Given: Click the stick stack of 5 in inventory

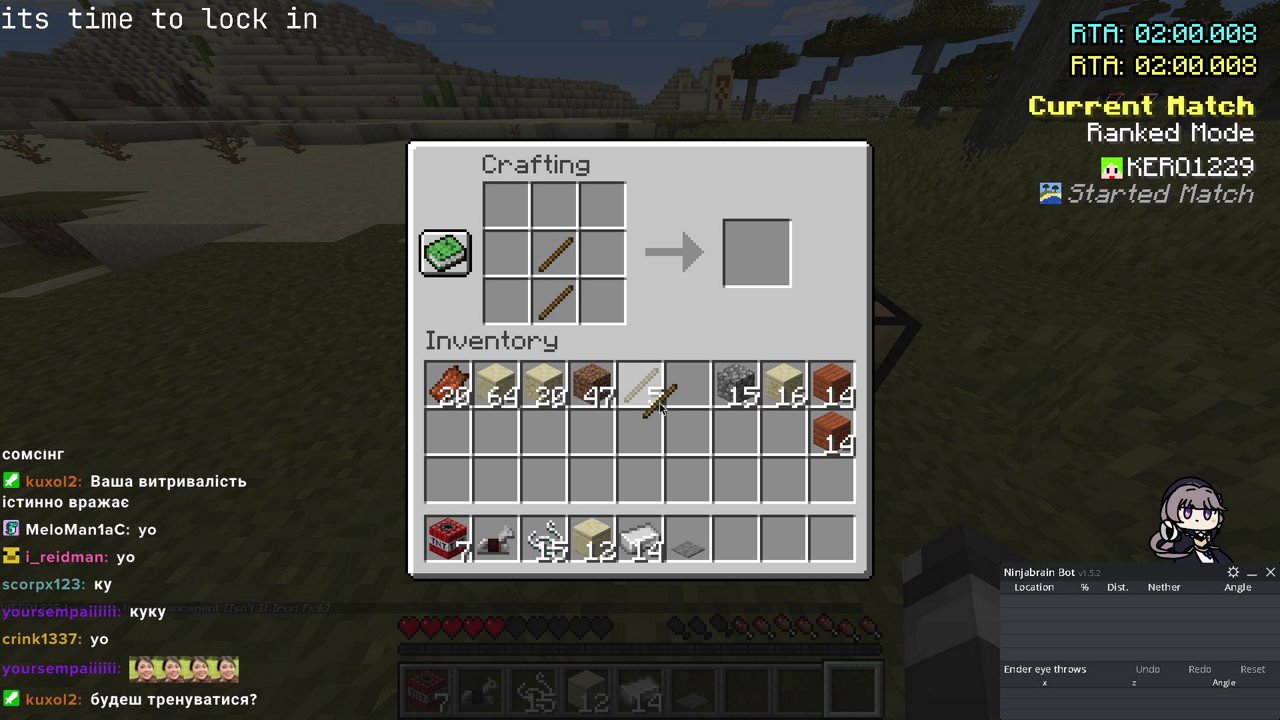Looking at the screenshot, I should pos(639,386).
